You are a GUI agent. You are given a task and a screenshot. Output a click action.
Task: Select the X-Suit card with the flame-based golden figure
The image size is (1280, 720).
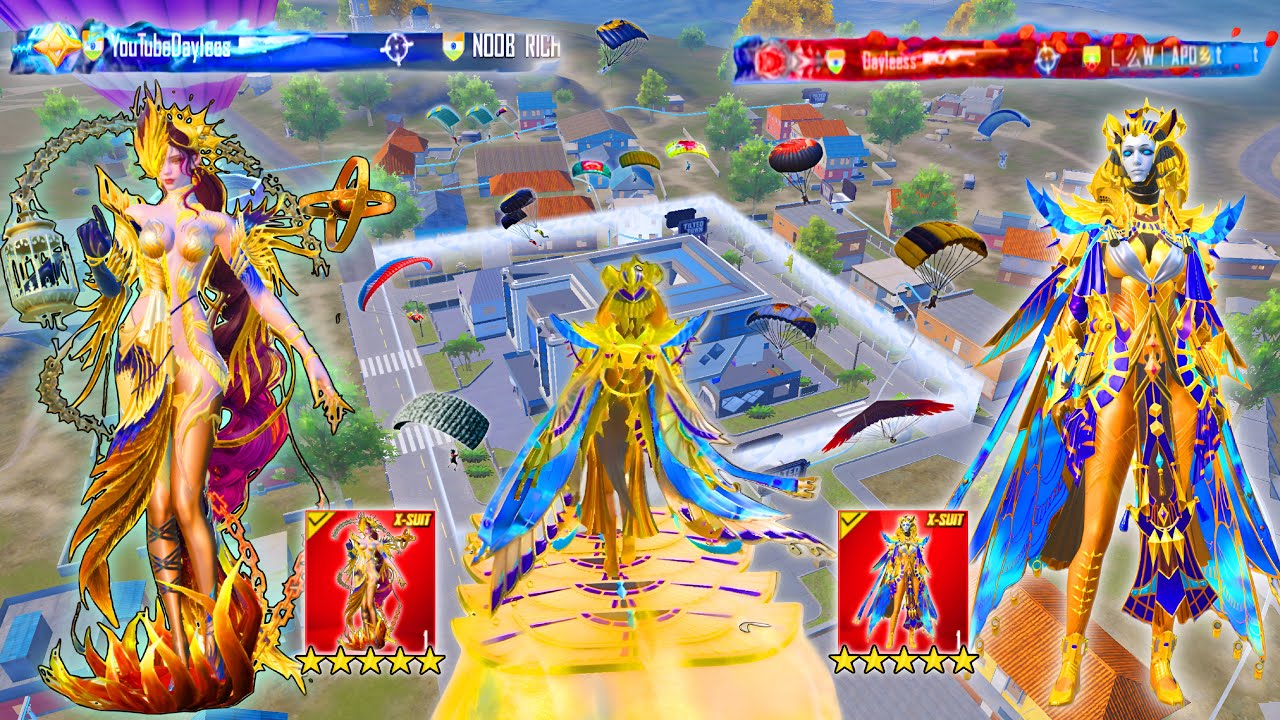click(x=370, y=581)
